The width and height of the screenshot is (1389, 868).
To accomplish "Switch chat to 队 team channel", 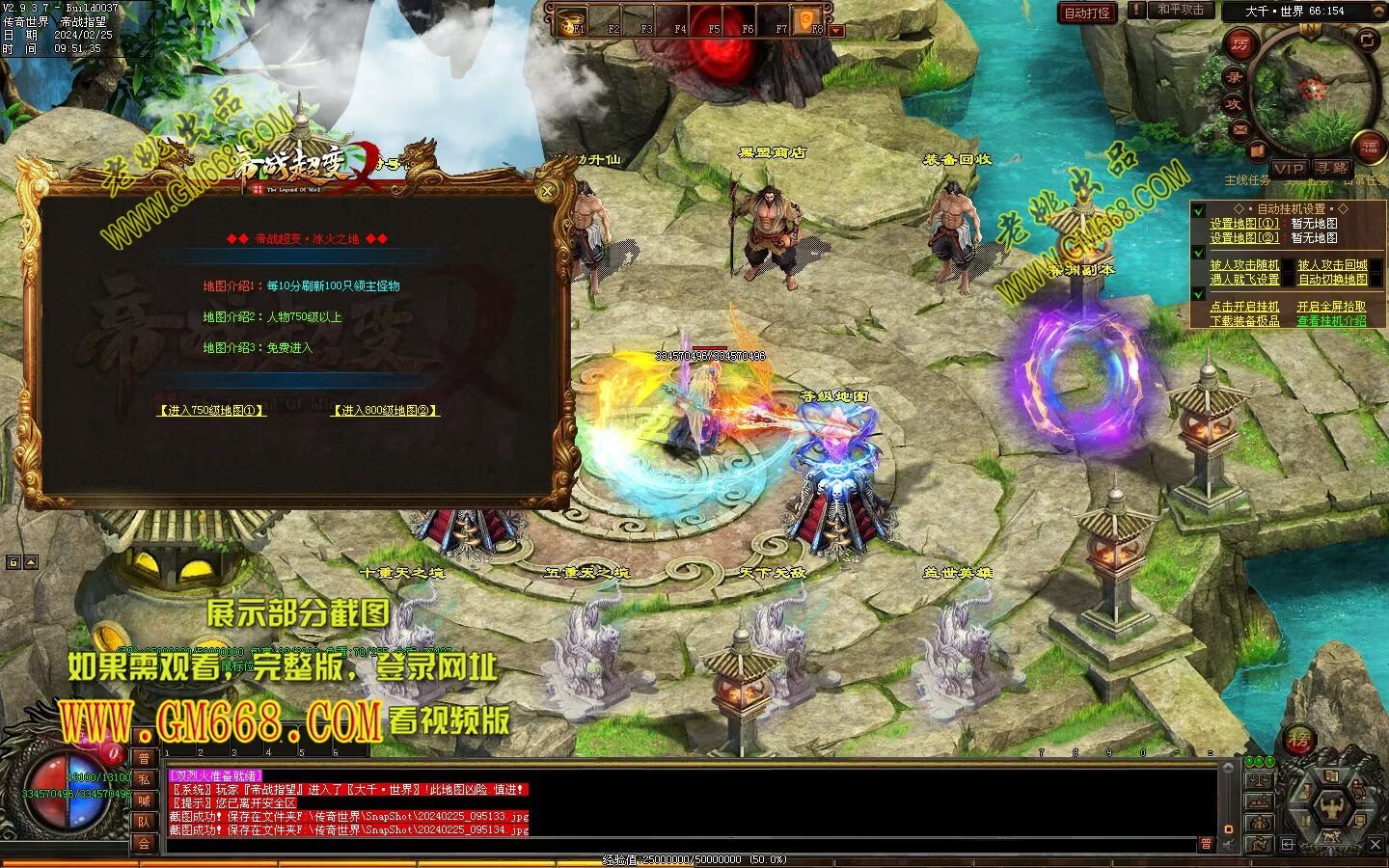I will (145, 822).
